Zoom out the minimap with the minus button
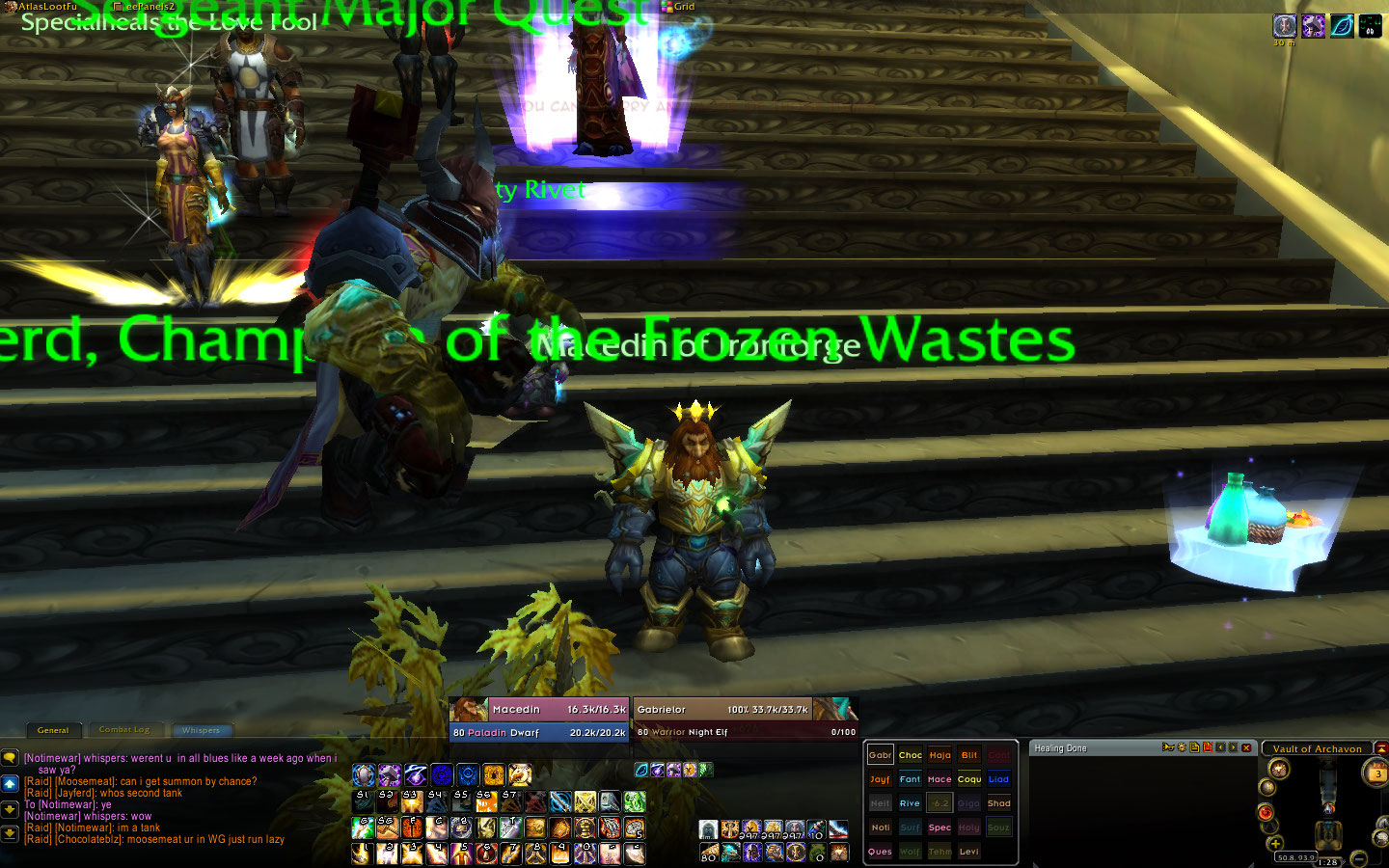Viewport: 1389px width, 868px height. click(1359, 857)
